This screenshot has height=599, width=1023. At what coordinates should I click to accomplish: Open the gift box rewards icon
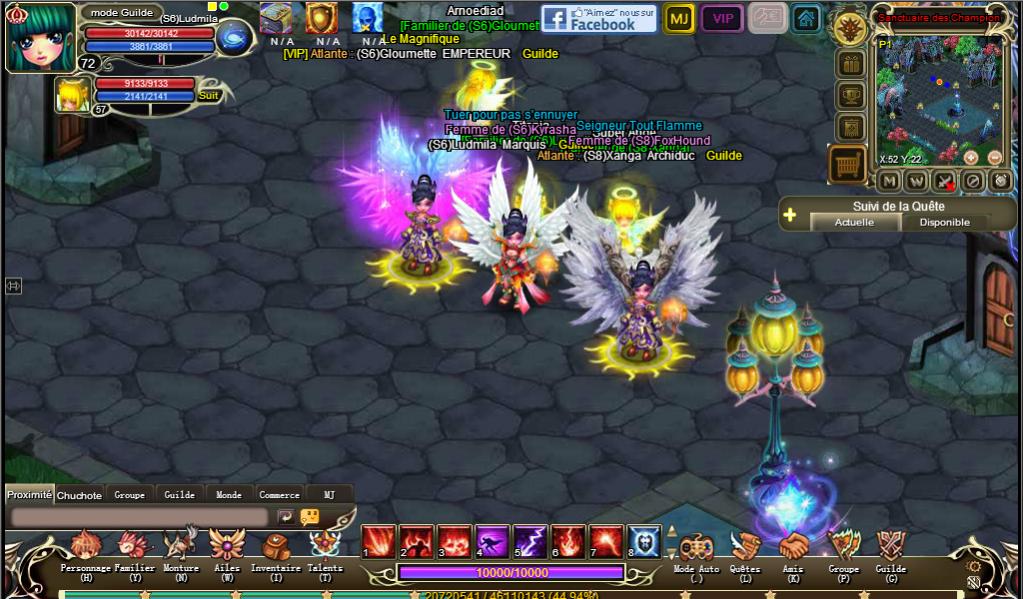851,64
